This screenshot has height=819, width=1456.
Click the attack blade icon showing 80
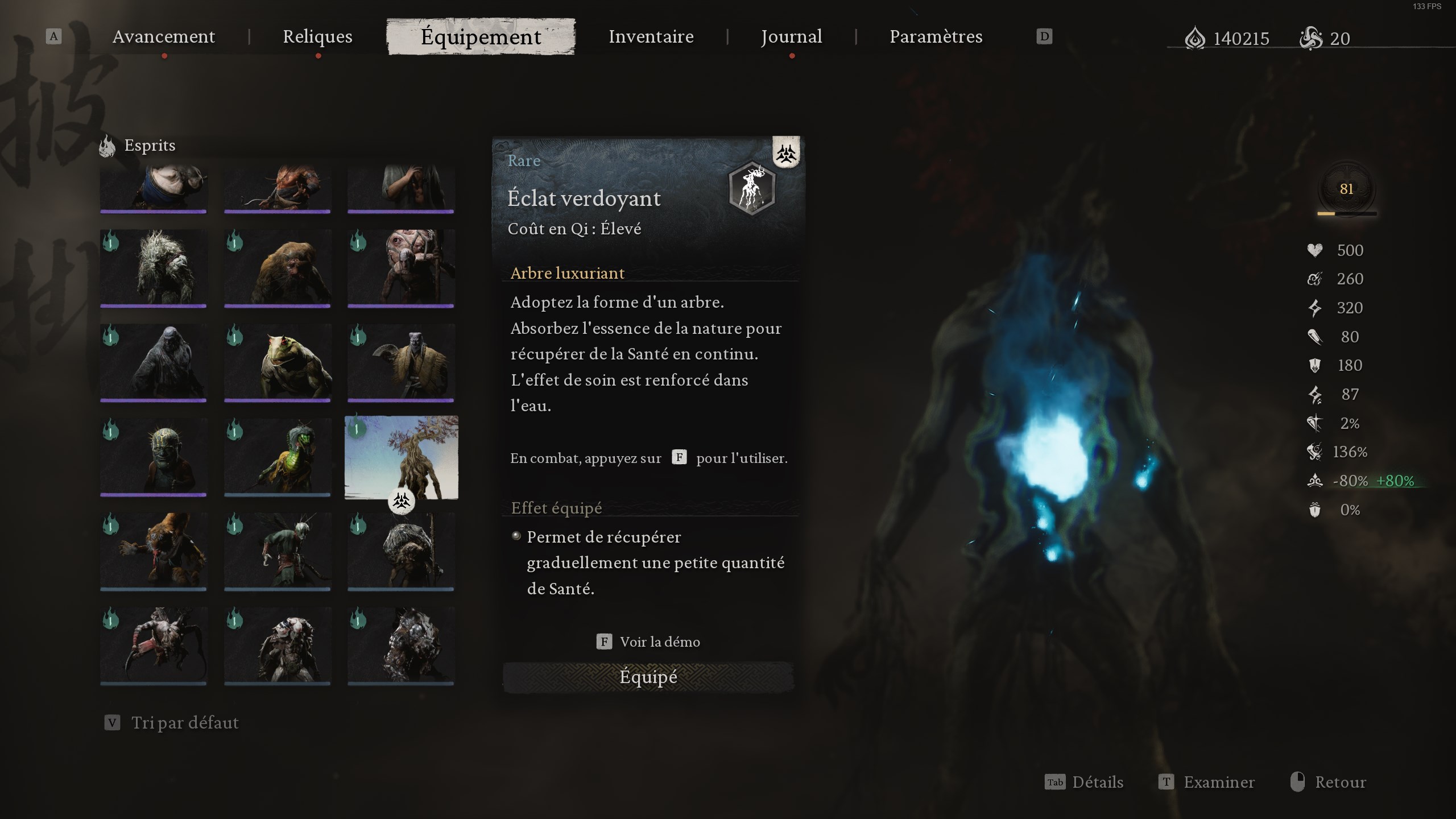point(1315,336)
